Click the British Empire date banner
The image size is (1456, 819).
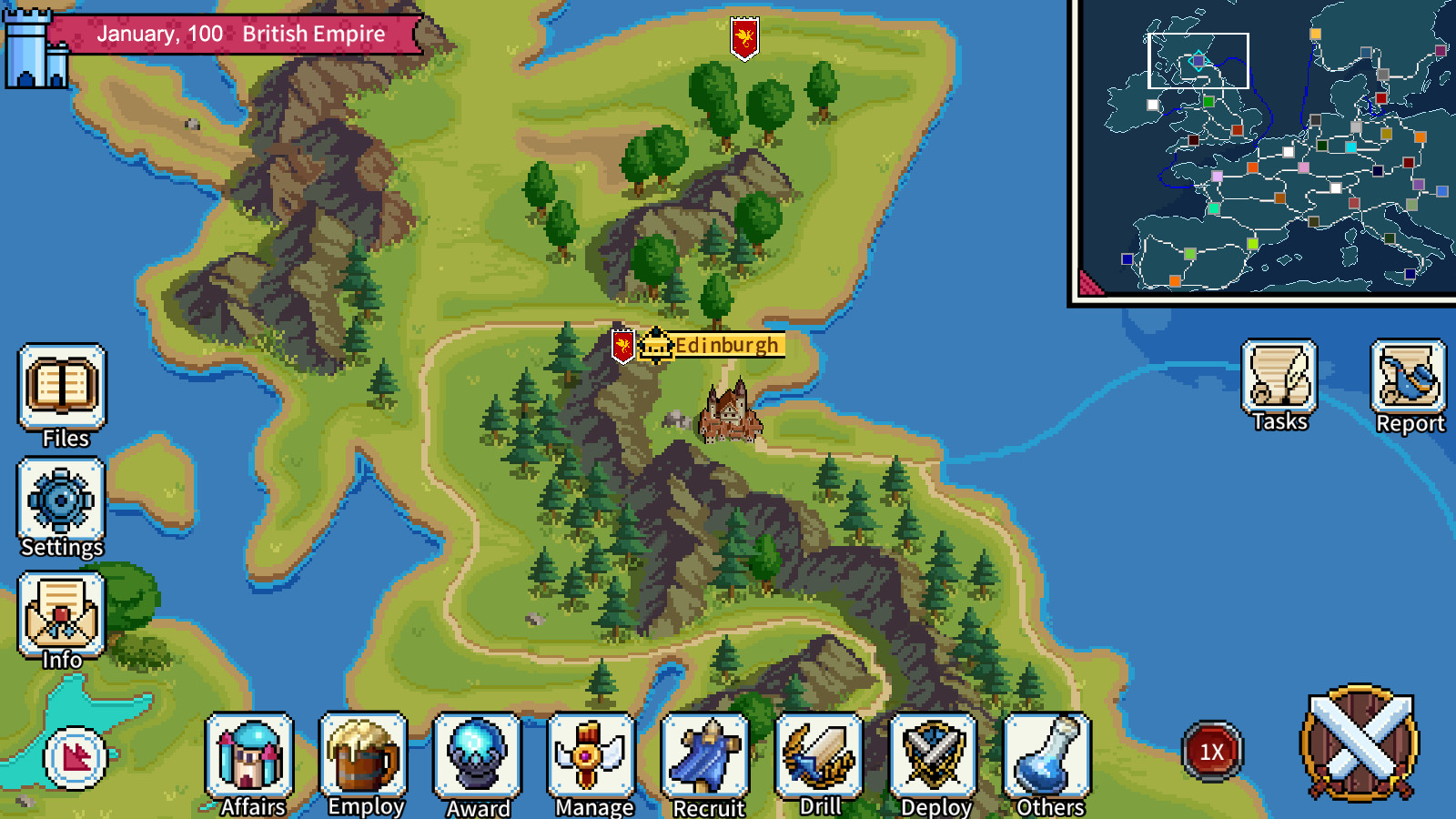246,34
